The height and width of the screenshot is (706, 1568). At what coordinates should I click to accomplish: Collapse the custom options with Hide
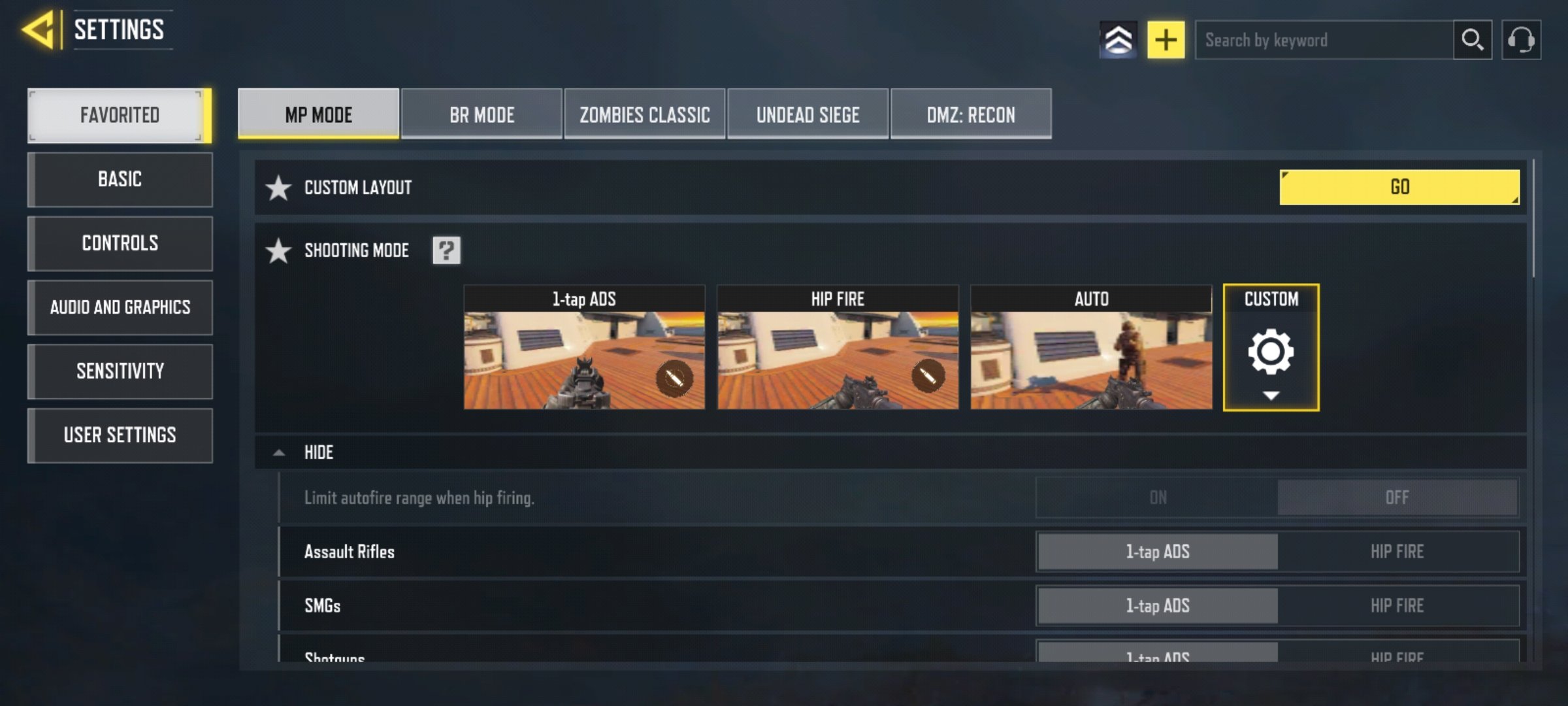point(318,452)
